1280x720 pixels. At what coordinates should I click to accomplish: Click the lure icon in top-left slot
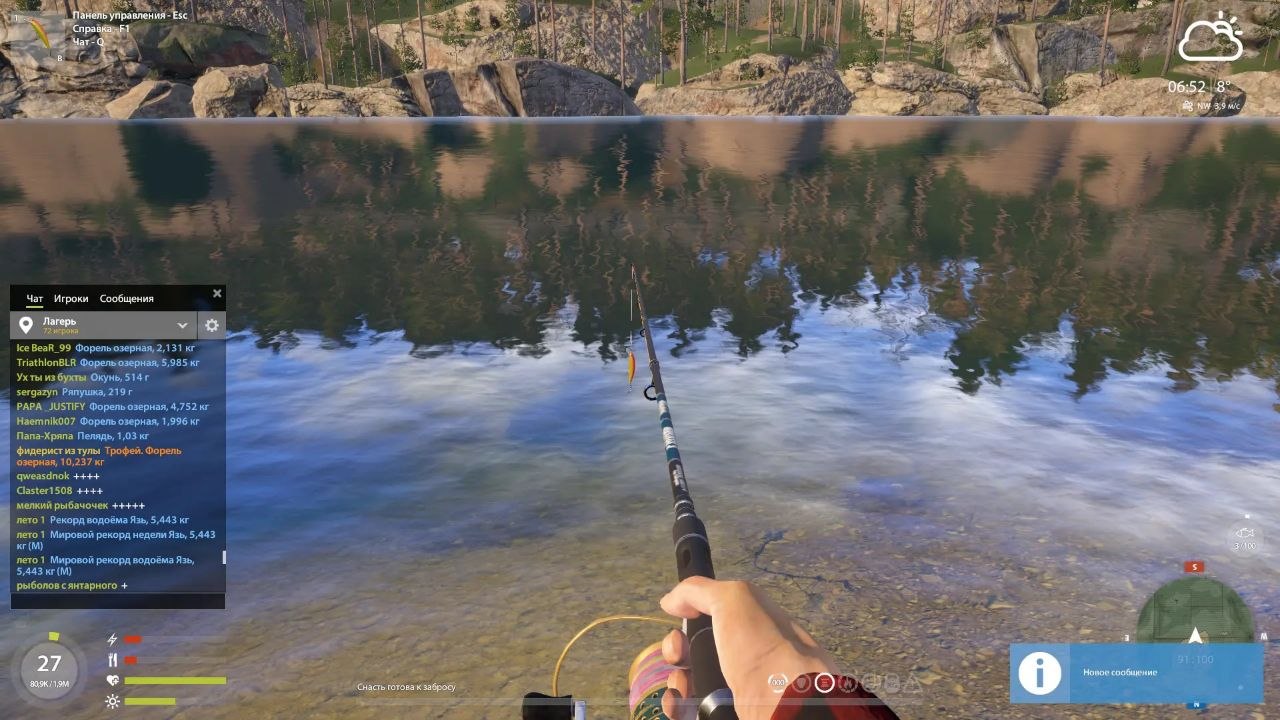click(37, 33)
